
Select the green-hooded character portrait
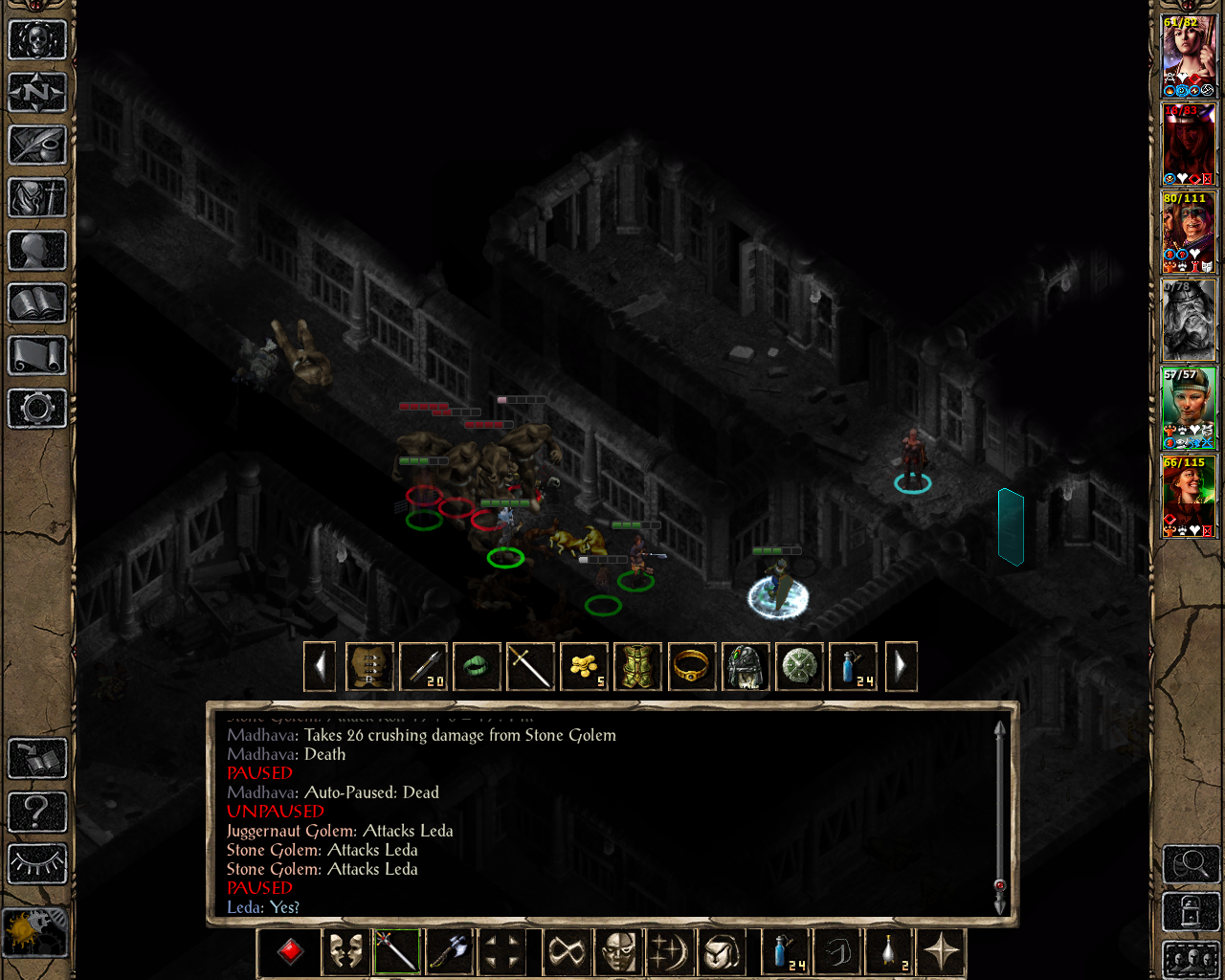[x=1188, y=408]
